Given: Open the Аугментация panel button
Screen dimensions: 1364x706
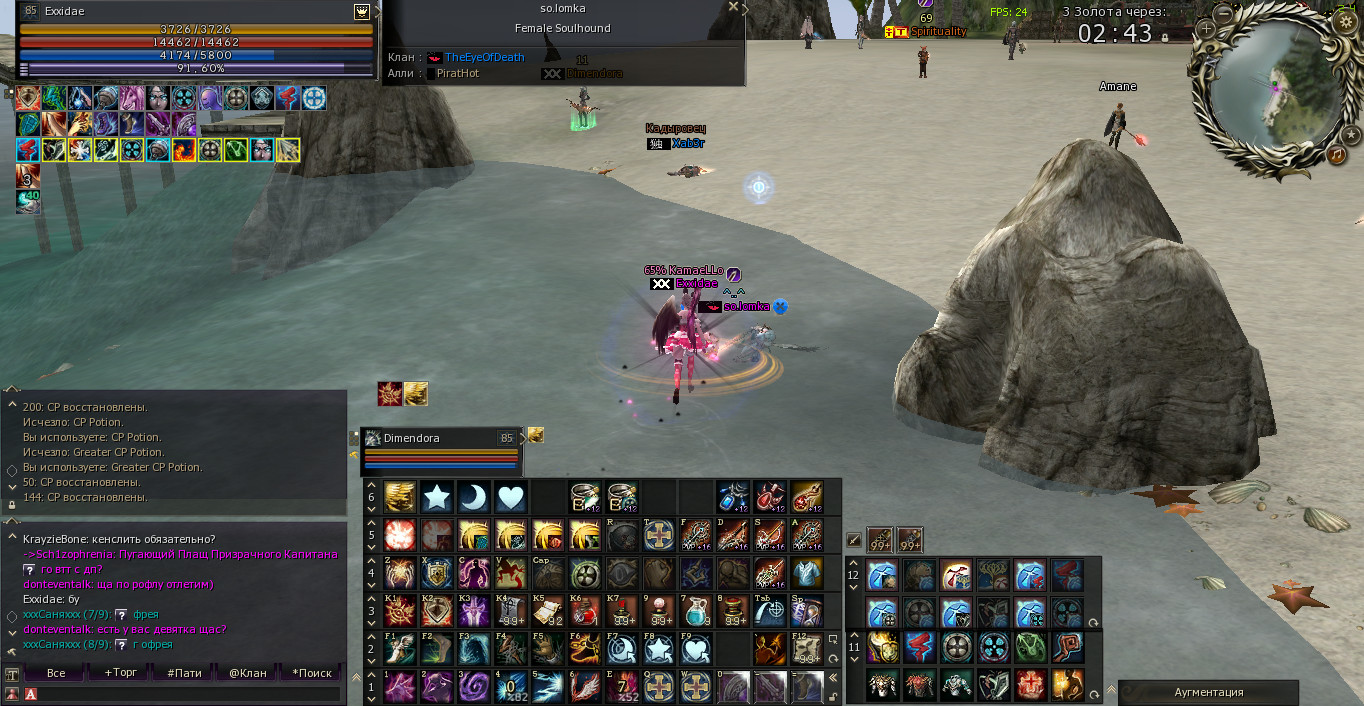Looking at the screenshot, I should click(1208, 692).
